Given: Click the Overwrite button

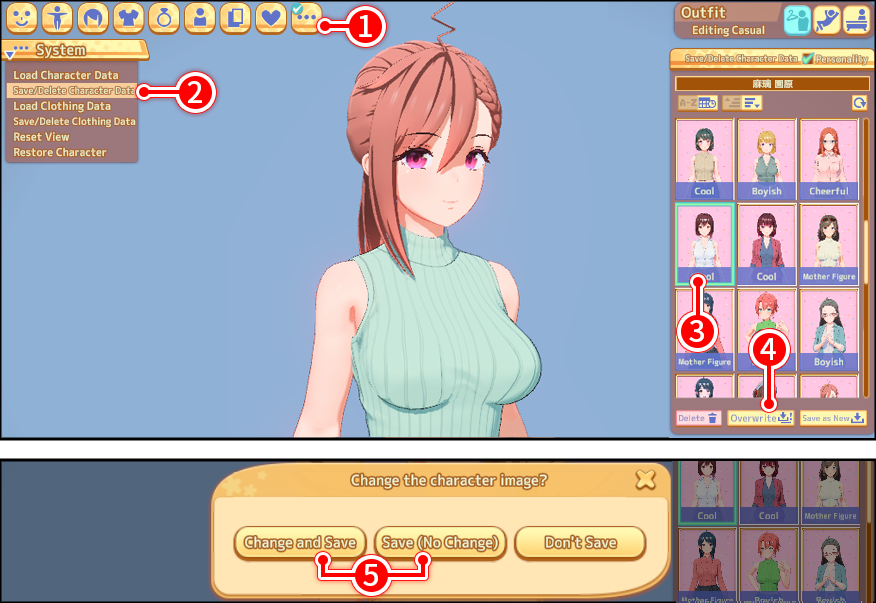Looking at the screenshot, I should tap(760, 418).
